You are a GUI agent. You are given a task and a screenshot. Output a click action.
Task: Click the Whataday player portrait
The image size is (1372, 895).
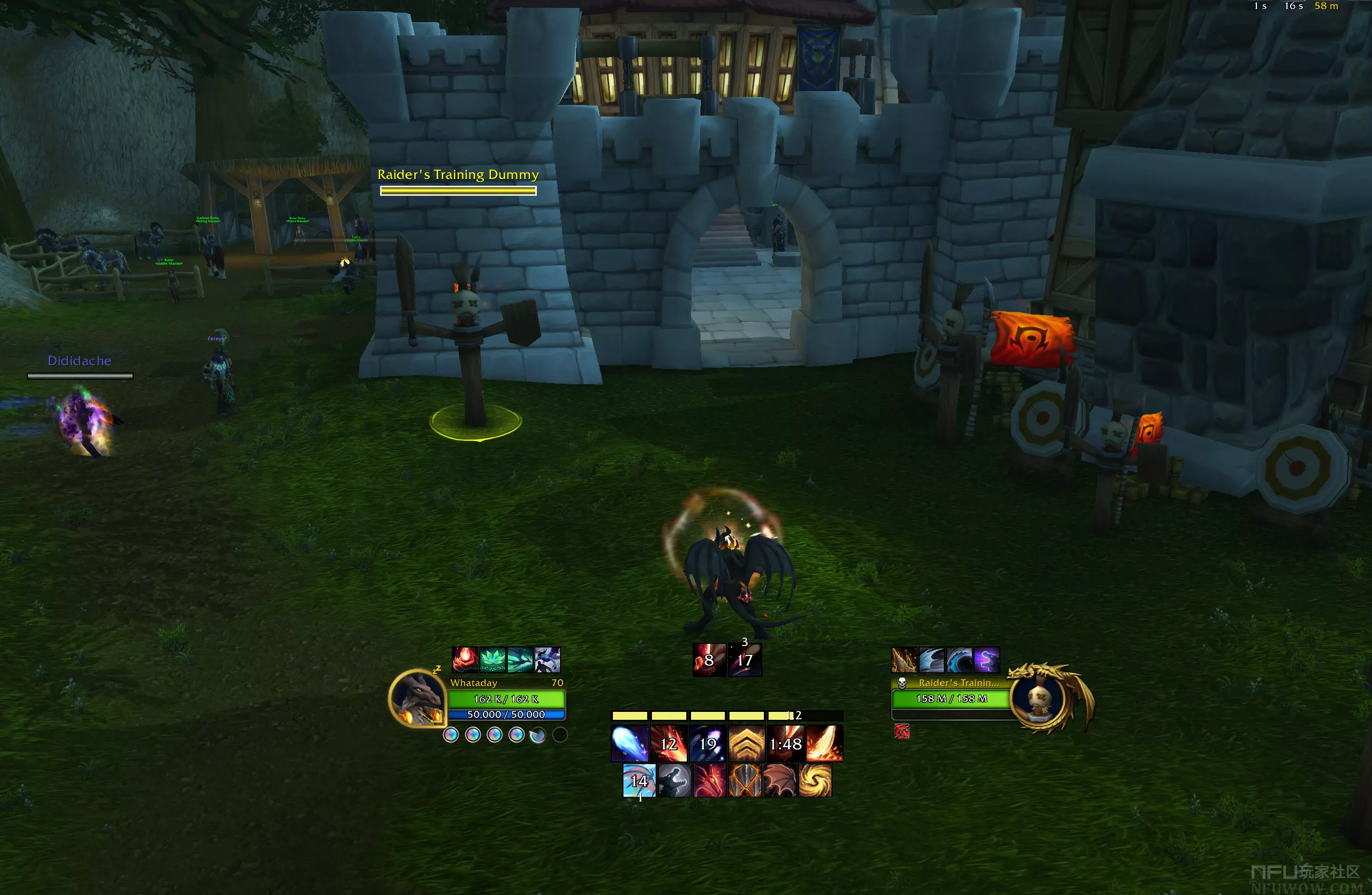coord(418,698)
